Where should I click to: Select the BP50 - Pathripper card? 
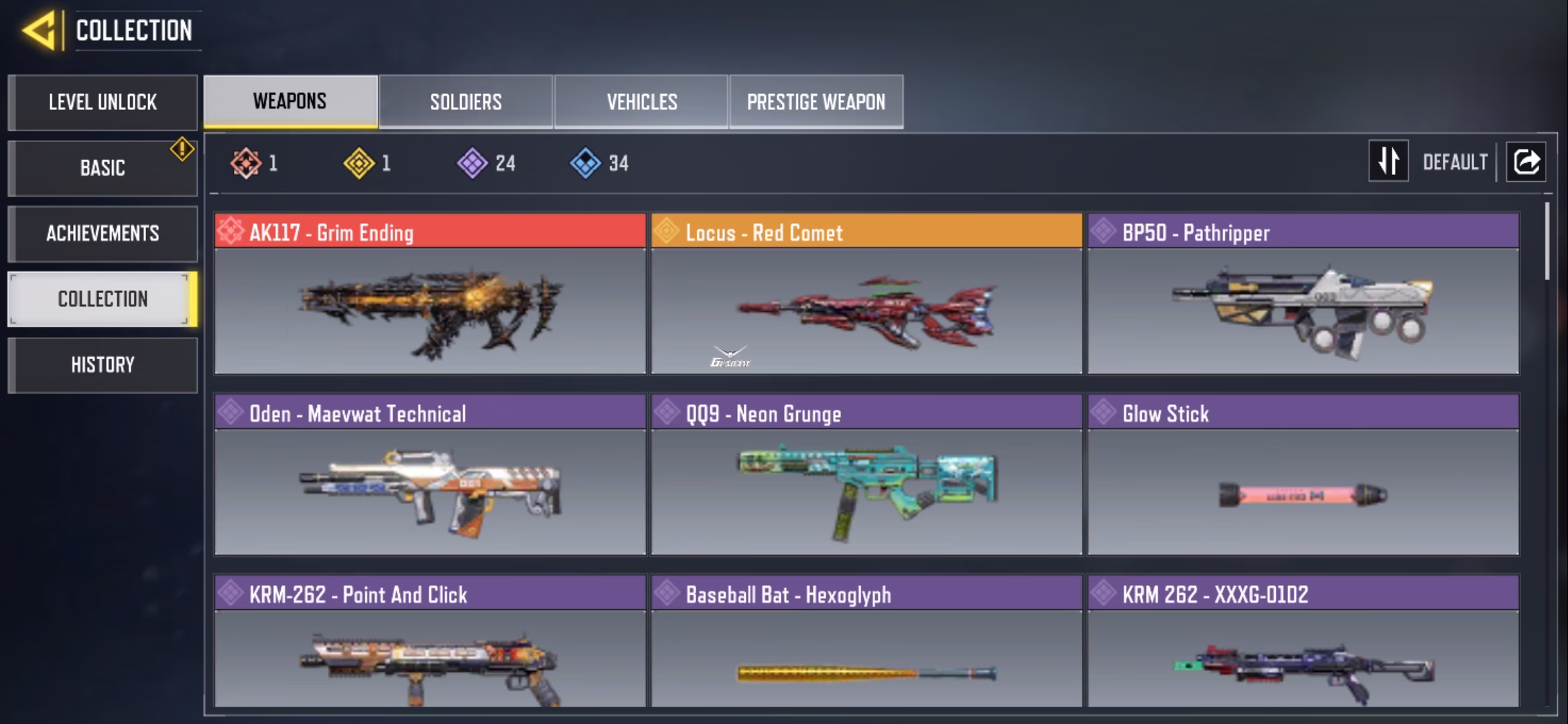[x=1303, y=294]
